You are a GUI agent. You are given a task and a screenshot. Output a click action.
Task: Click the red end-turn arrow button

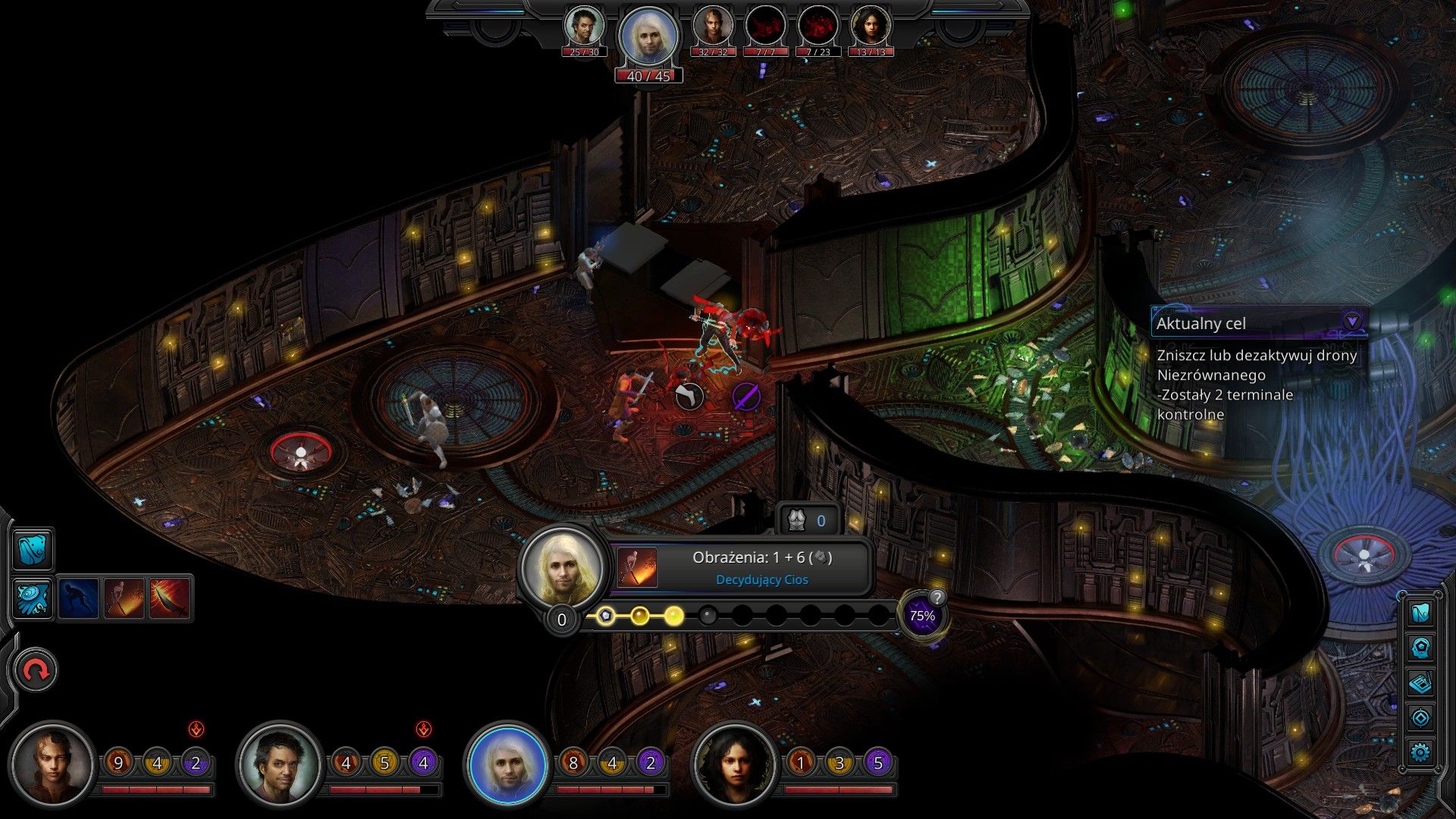click(36, 670)
